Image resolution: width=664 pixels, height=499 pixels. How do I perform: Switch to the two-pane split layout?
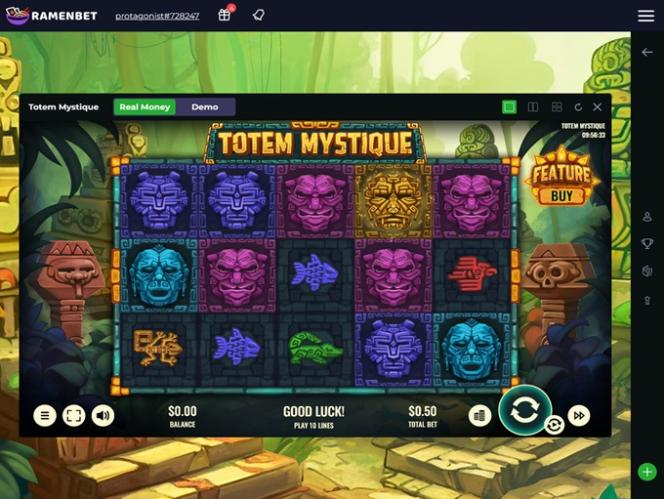533,107
